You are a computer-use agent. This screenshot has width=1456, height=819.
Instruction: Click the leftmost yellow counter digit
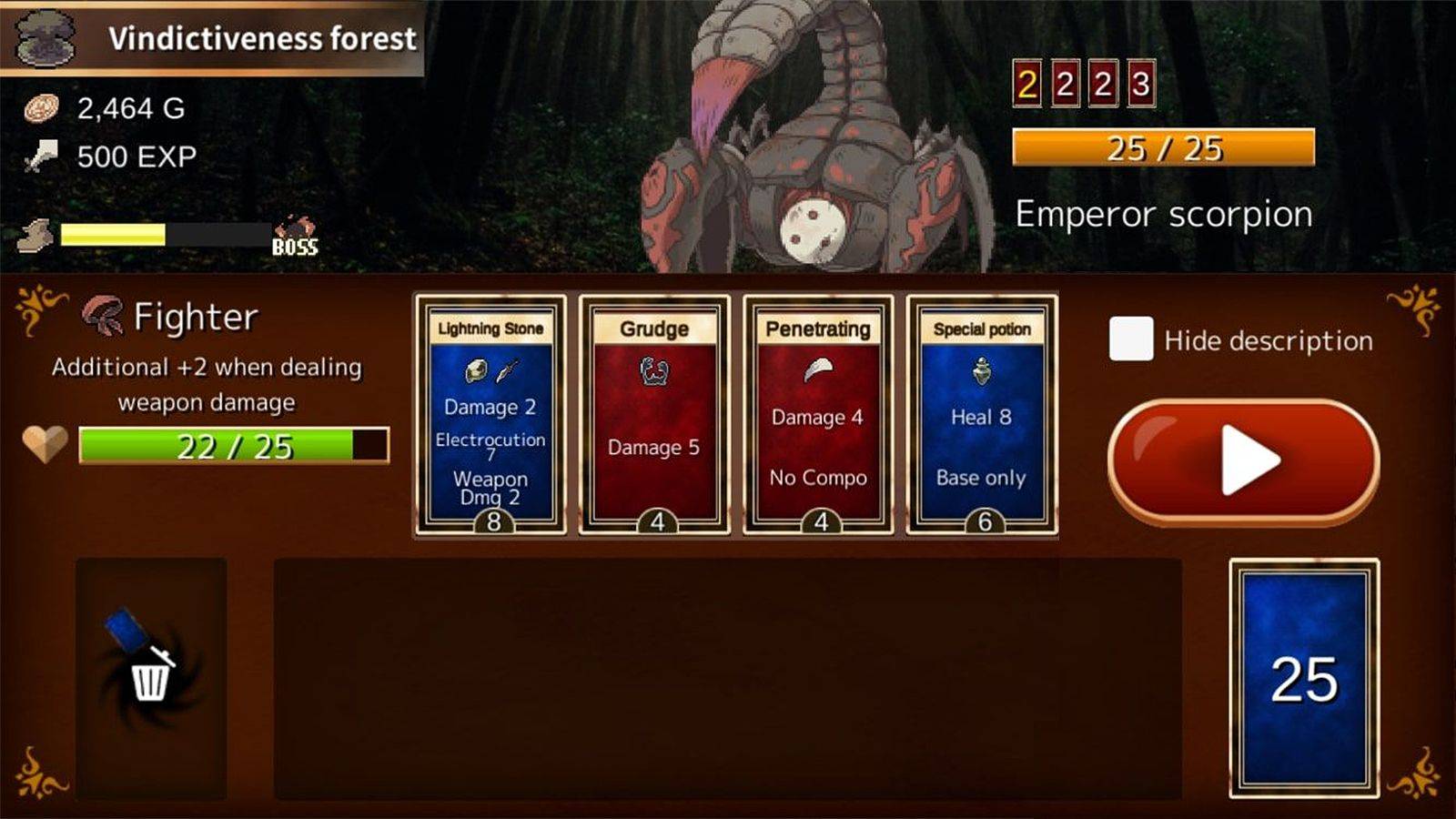(1026, 84)
